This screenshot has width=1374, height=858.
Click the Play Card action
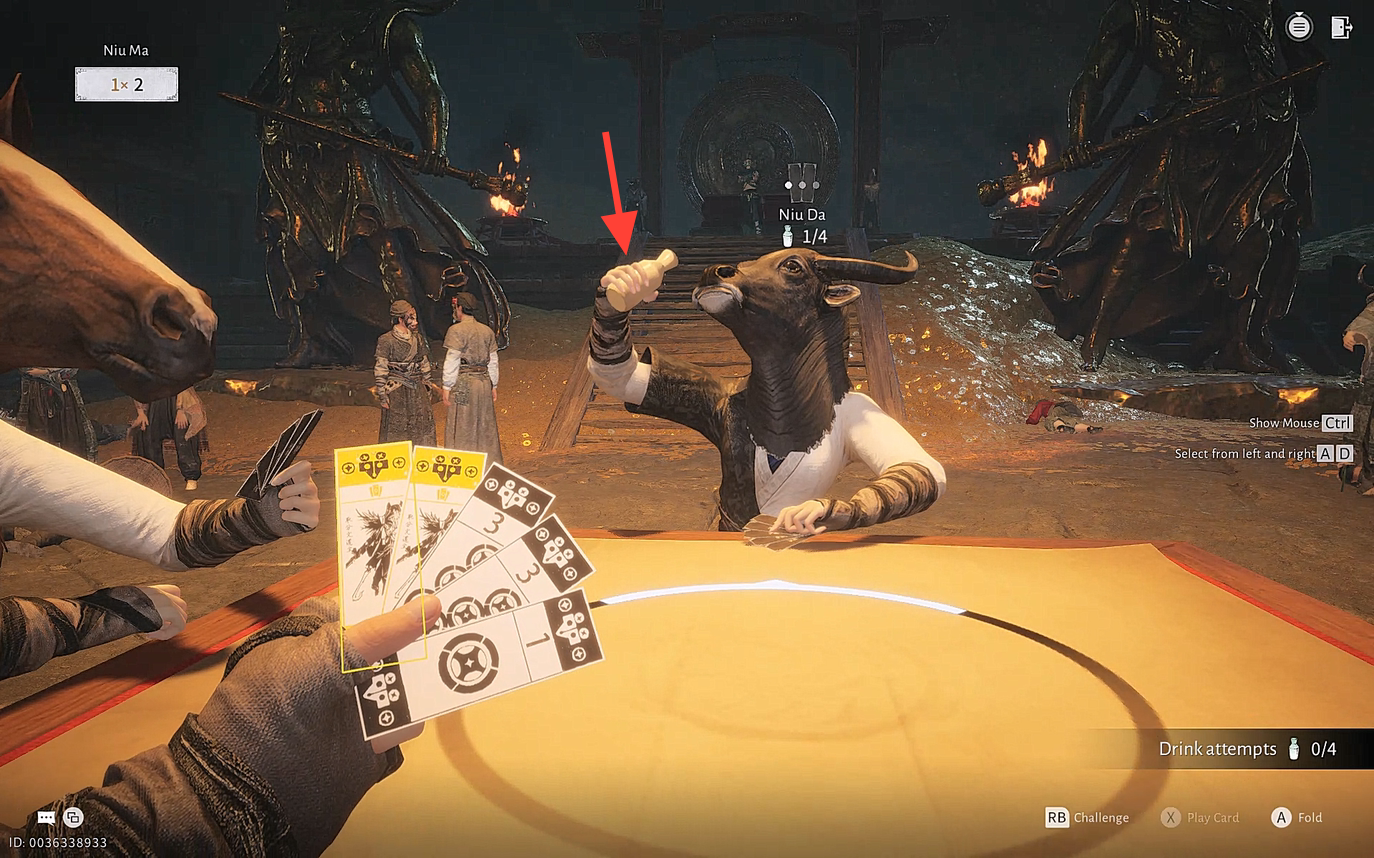coord(1199,817)
